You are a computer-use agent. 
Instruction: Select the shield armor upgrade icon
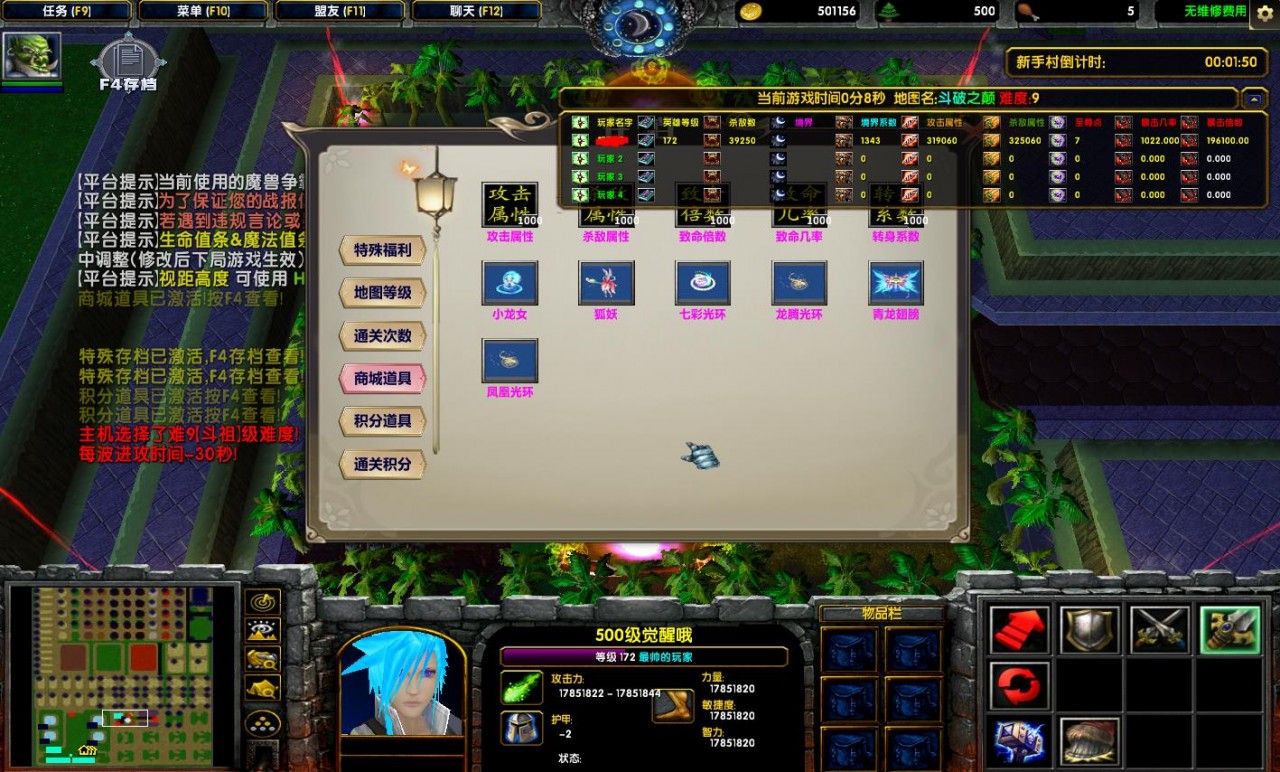[x=1089, y=628]
